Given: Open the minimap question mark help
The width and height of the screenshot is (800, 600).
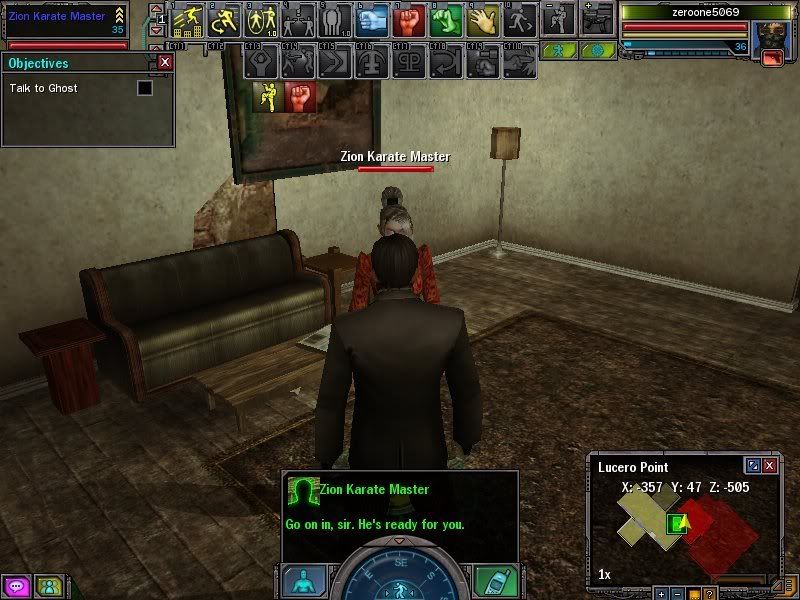Looking at the screenshot, I should [x=709, y=594].
